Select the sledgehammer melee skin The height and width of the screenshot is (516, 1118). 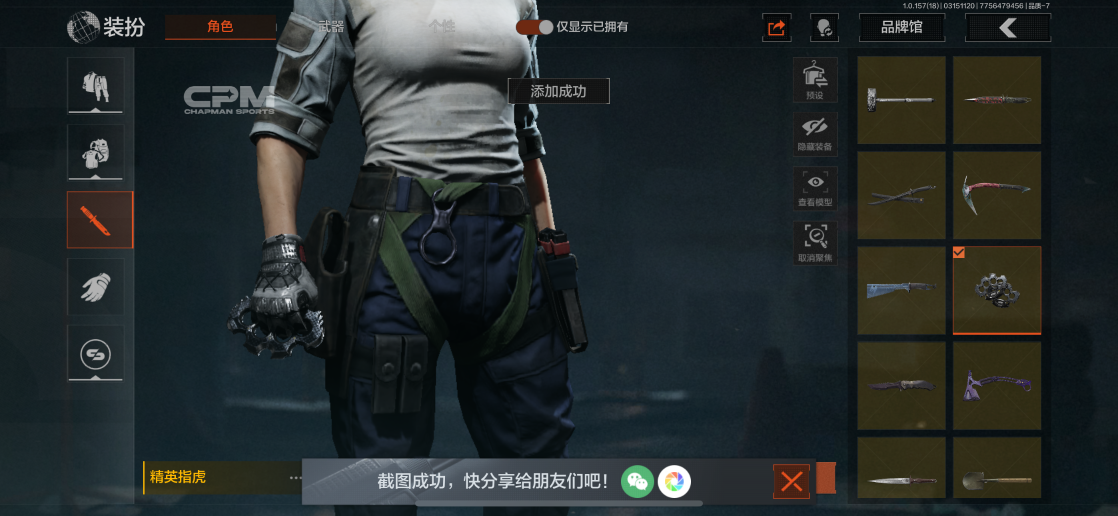[x=901, y=100]
